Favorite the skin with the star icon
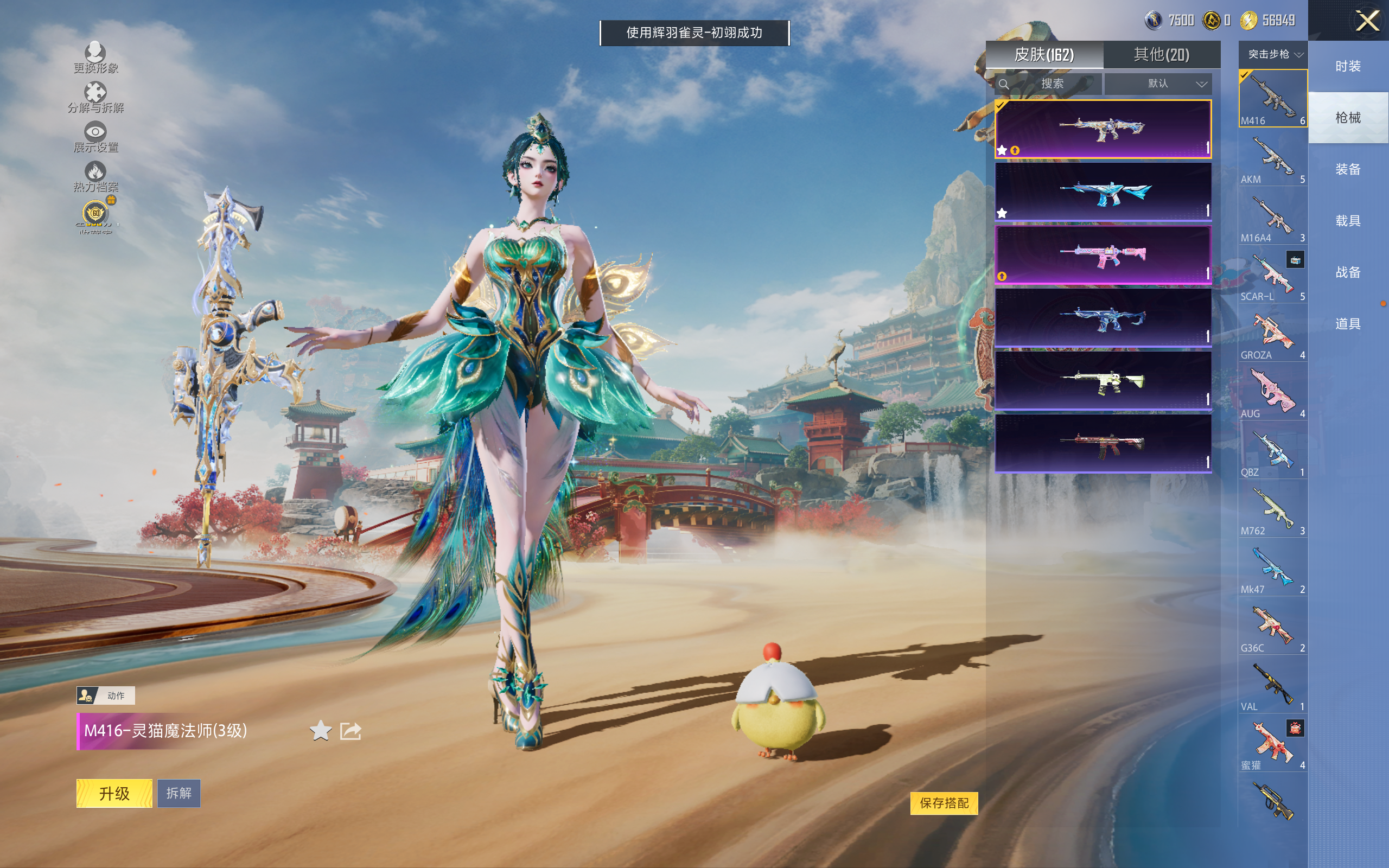 point(321,731)
